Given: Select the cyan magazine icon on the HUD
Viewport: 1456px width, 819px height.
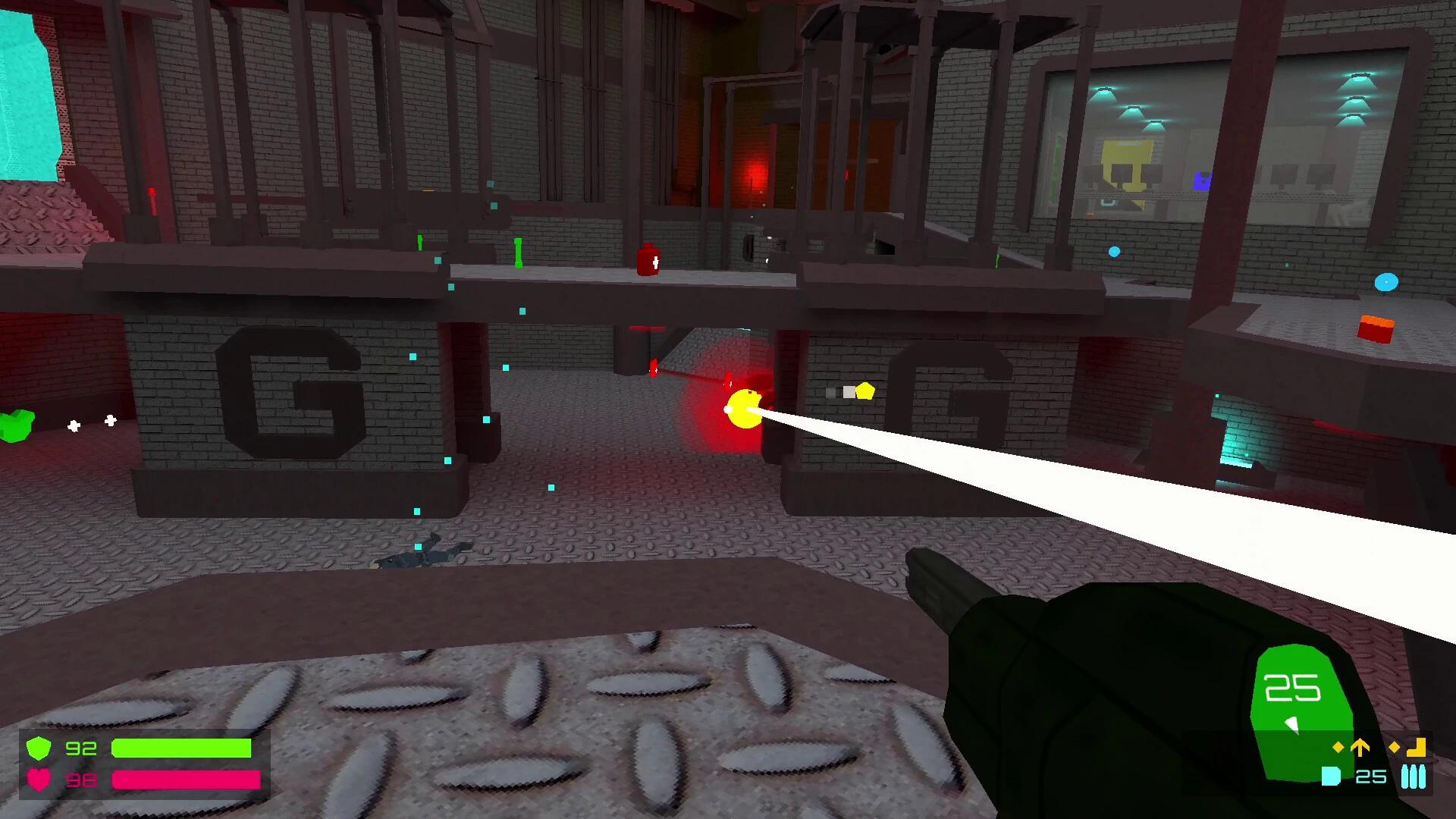Looking at the screenshot, I should tap(1332, 776).
